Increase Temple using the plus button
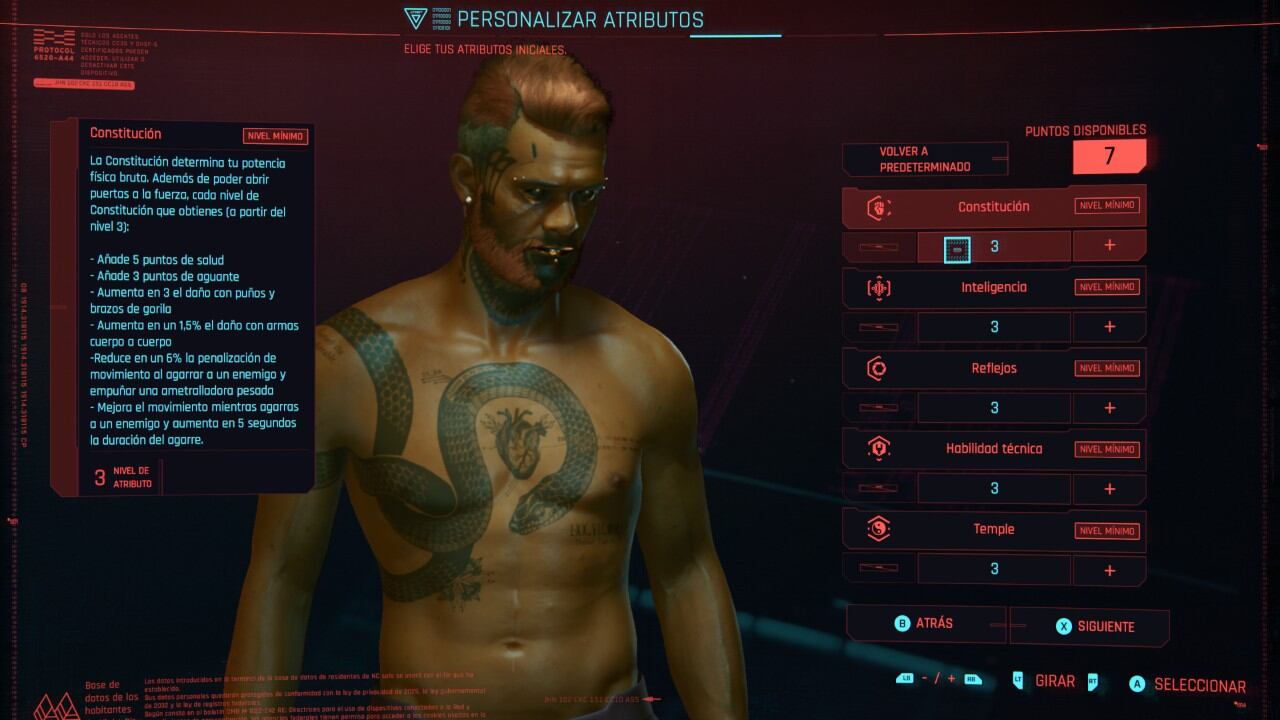Viewport: 1280px width, 720px height. (x=1109, y=570)
